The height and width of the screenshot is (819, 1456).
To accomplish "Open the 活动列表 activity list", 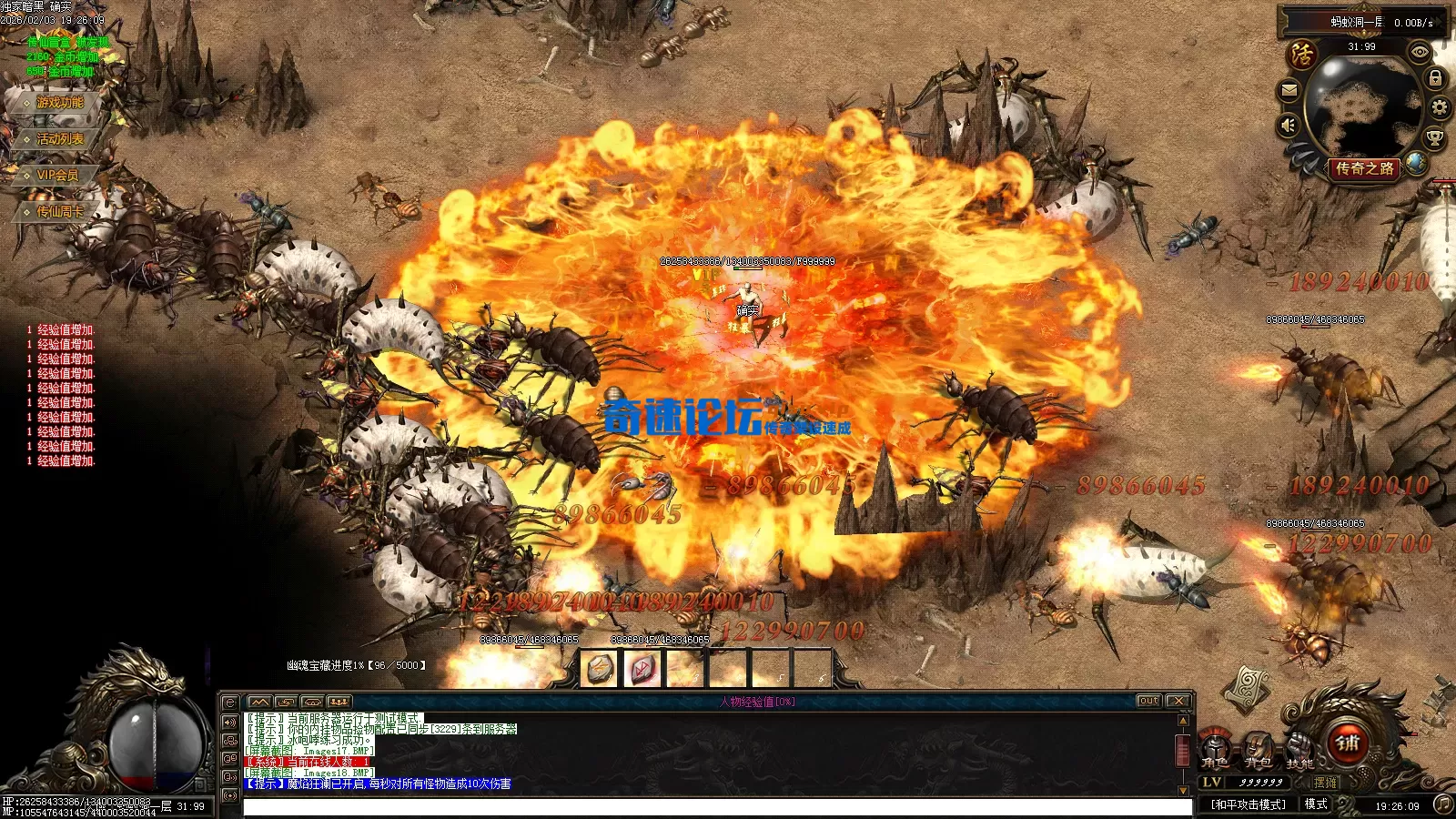I will click(58, 139).
